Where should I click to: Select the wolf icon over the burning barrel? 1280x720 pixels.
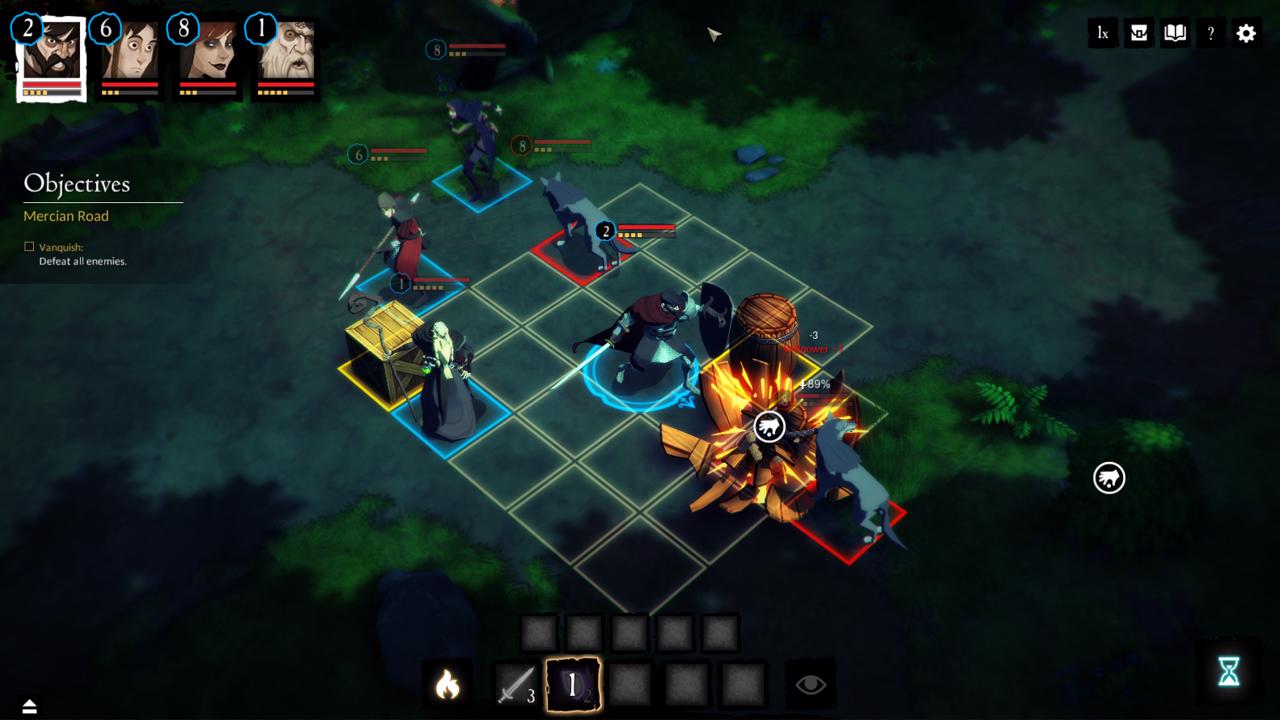[769, 427]
